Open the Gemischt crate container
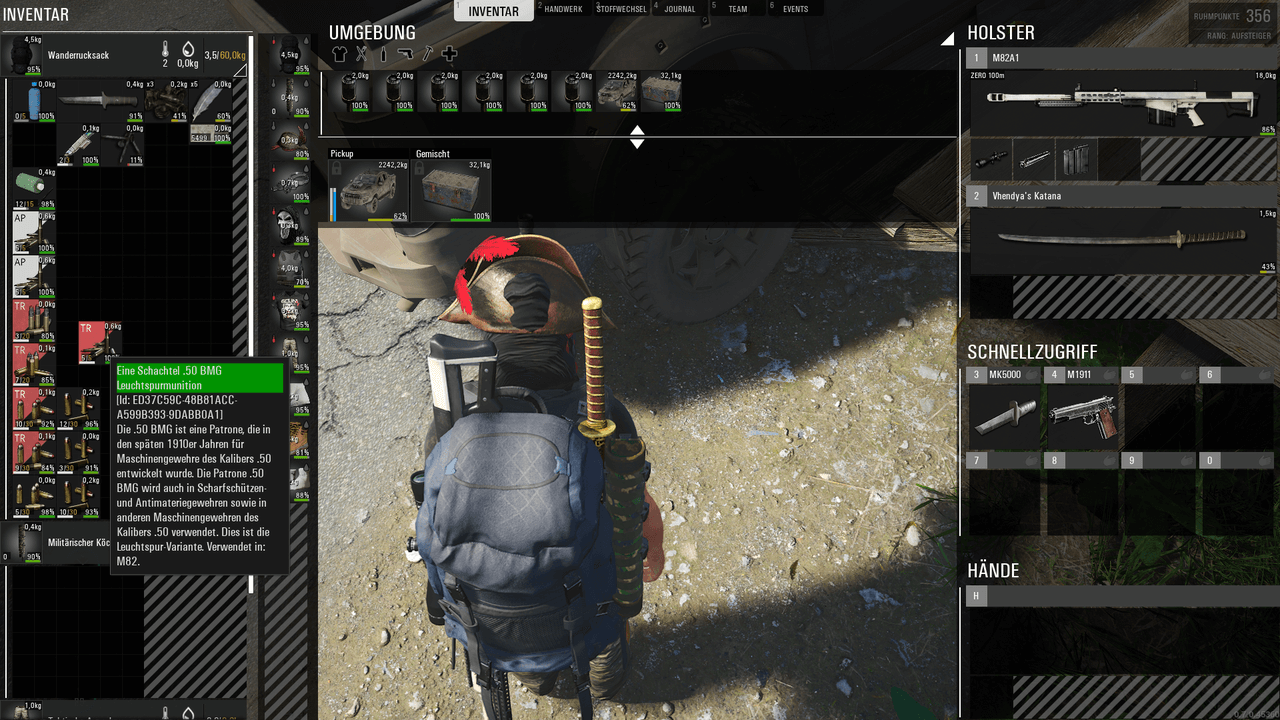The width and height of the screenshot is (1280, 720). (x=451, y=190)
